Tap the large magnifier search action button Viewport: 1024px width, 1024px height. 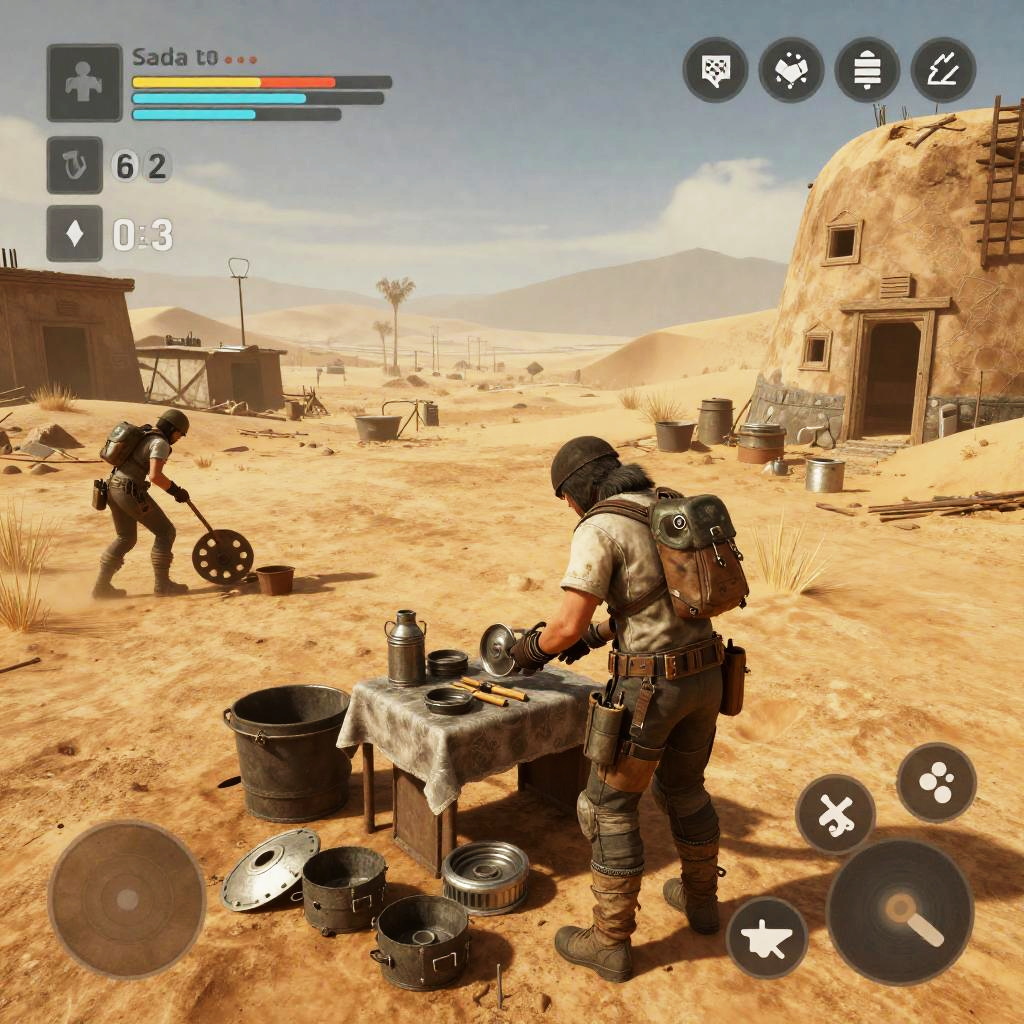click(x=900, y=911)
